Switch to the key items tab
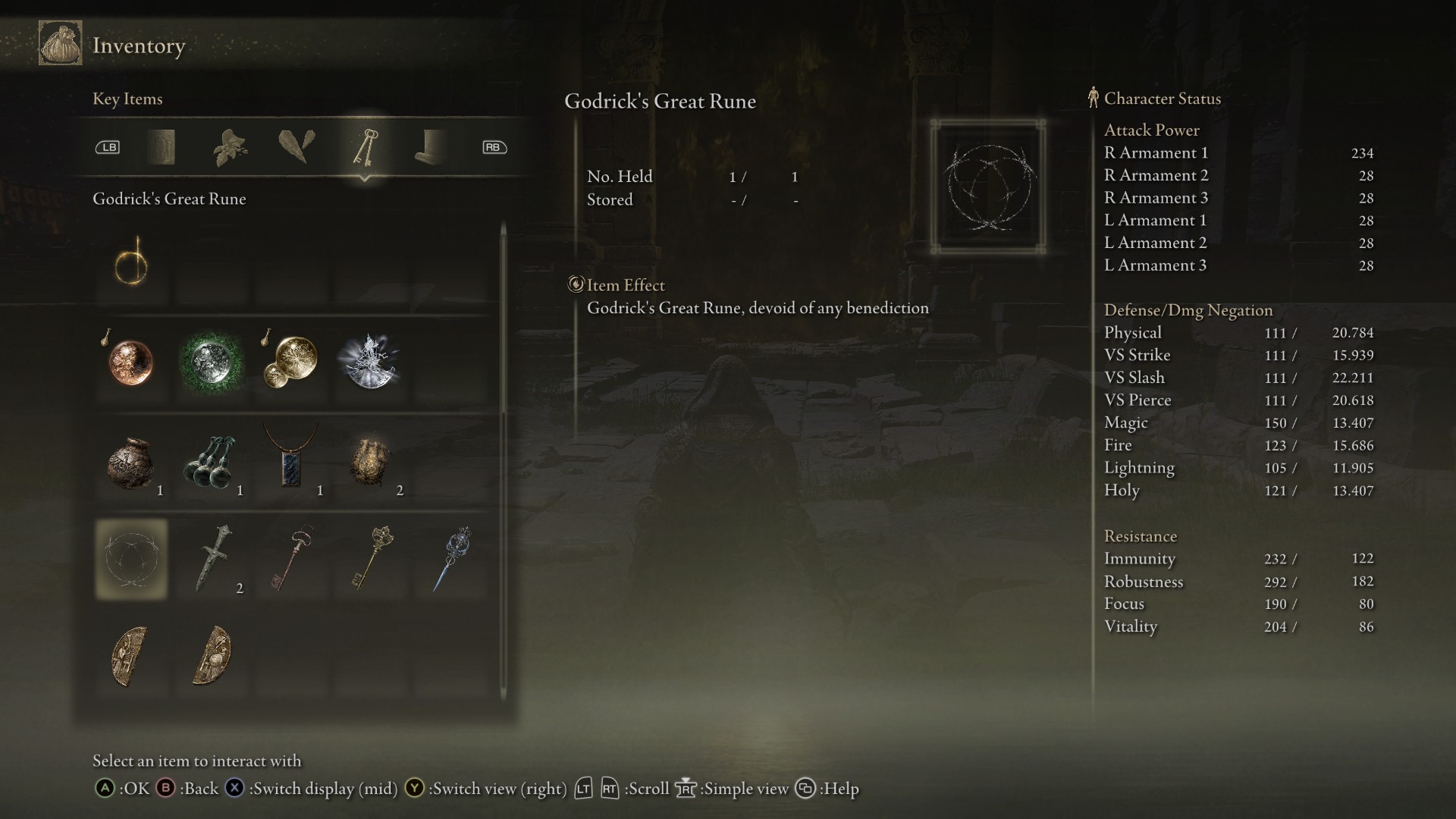Image resolution: width=1456 pixels, height=819 pixels. coord(365,147)
